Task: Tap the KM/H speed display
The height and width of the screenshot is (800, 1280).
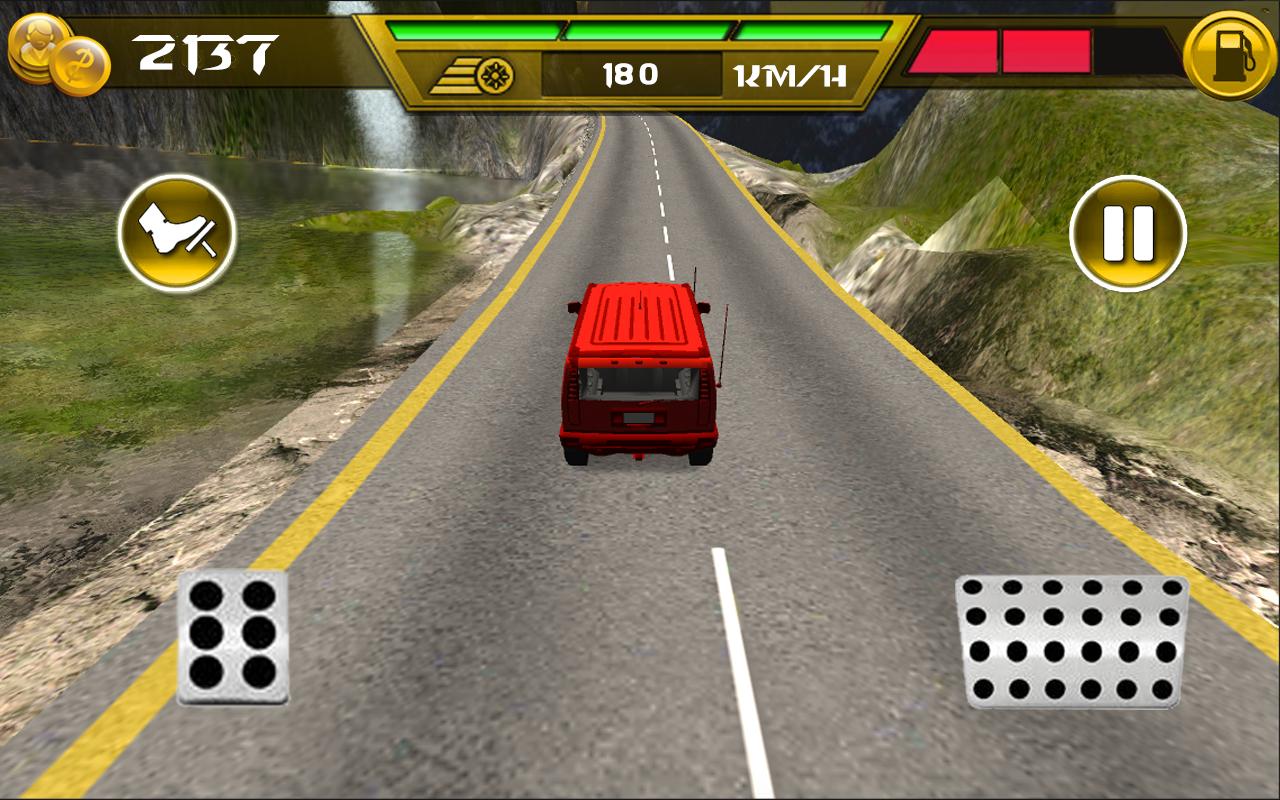Action: click(x=789, y=74)
